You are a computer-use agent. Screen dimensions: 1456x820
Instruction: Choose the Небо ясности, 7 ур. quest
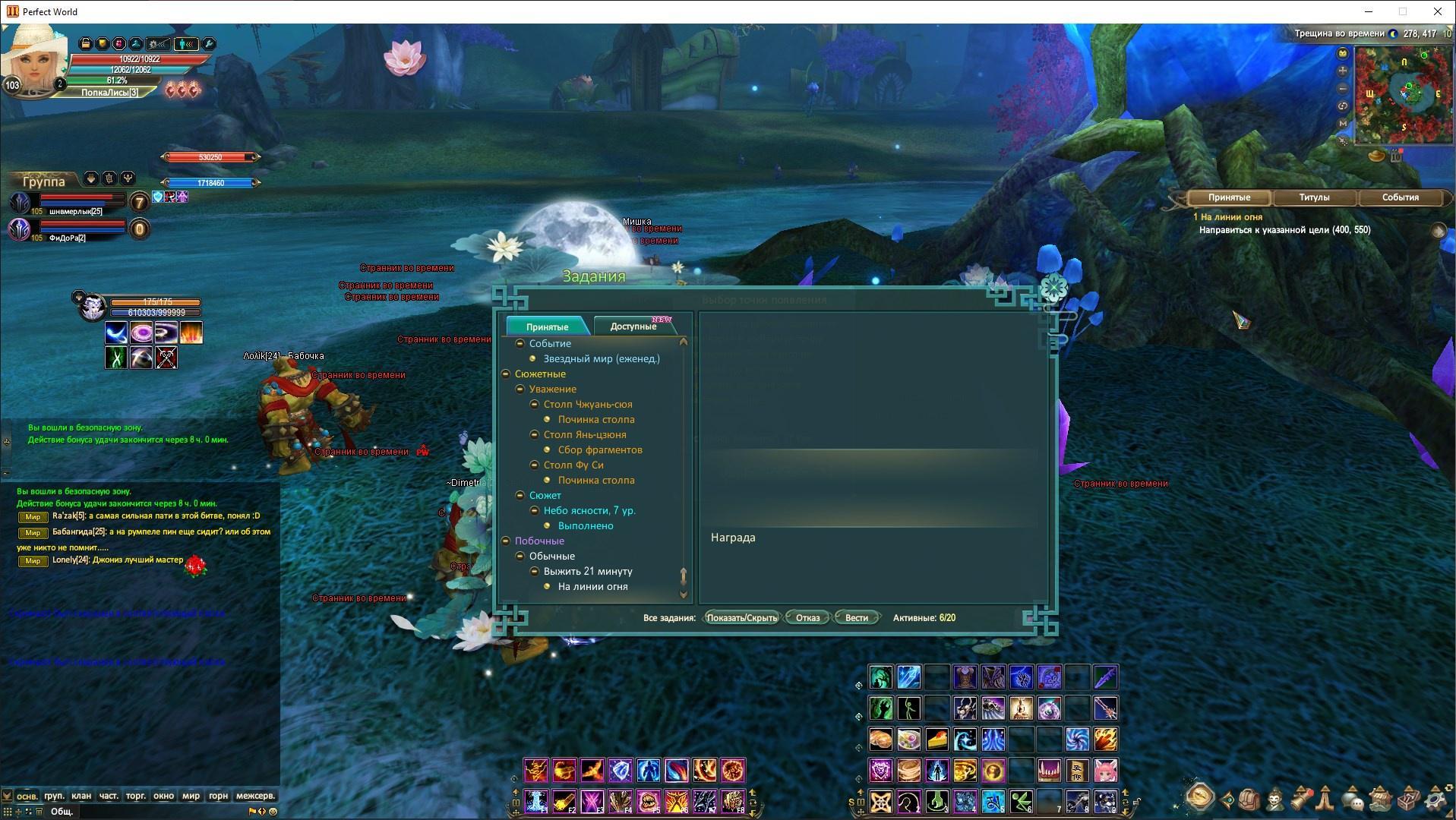589,510
